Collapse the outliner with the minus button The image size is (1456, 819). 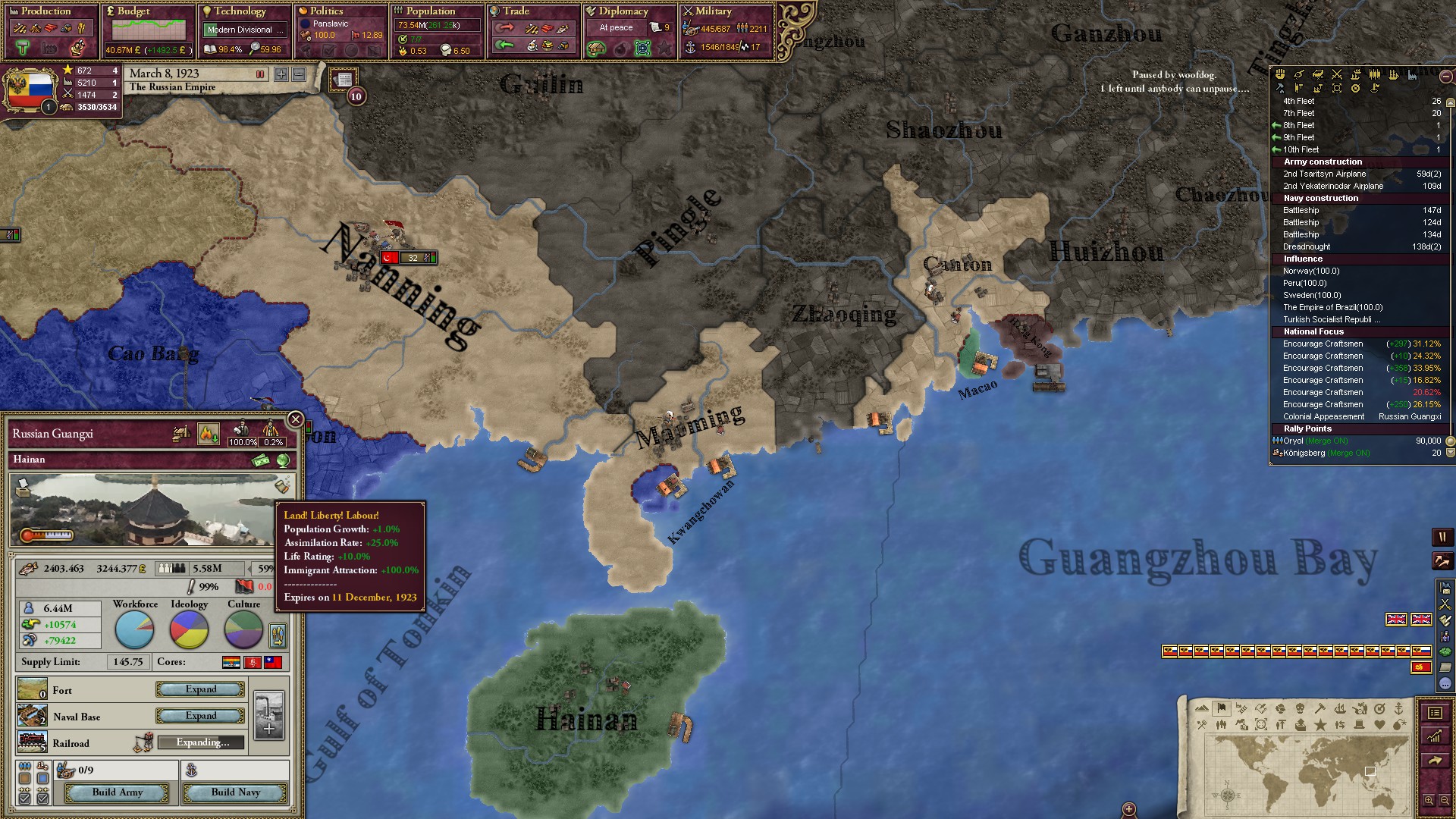tap(1445, 77)
